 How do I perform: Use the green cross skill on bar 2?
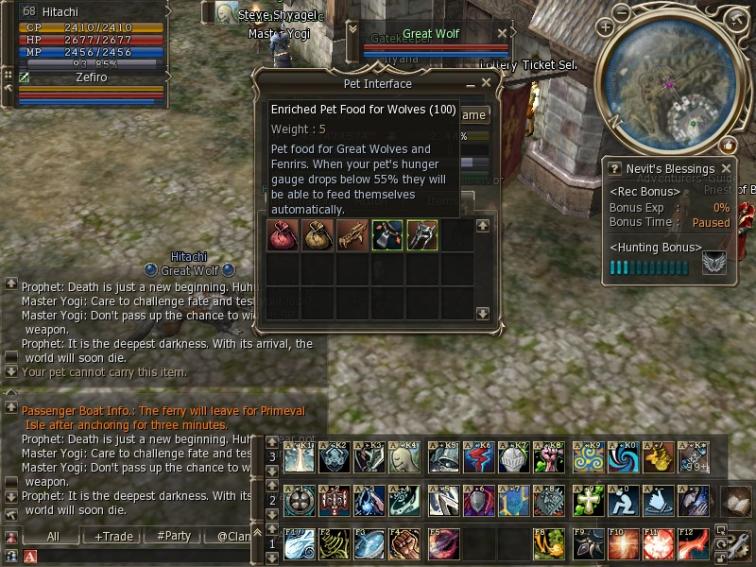click(x=586, y=500)
